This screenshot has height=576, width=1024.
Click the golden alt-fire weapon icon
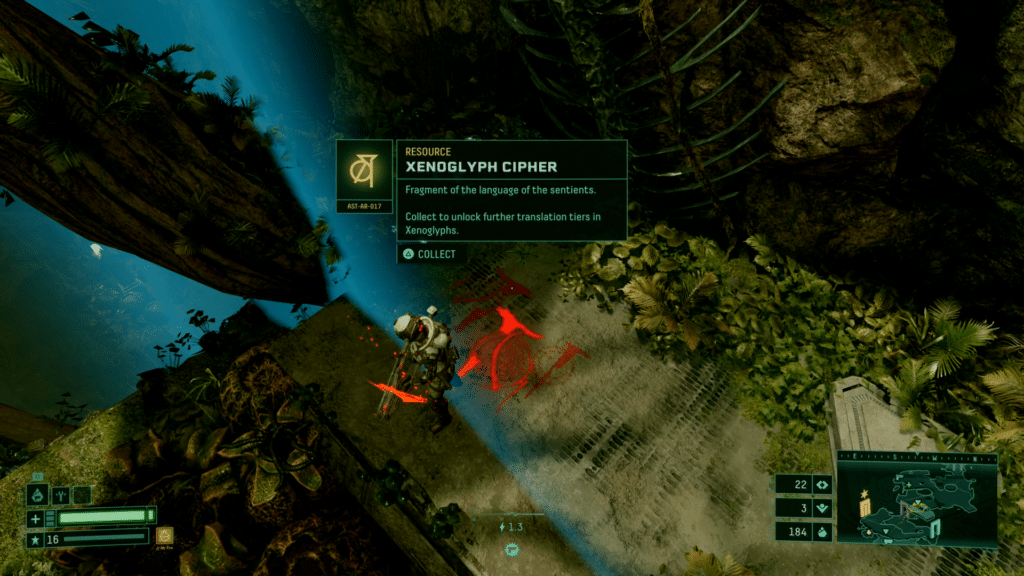click(165, 537)
